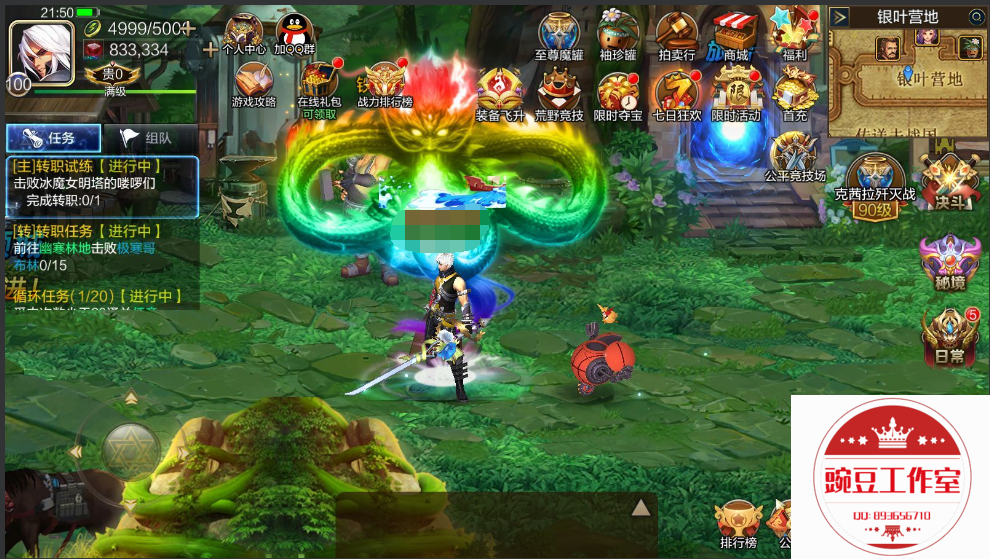
Task: Open the 日常 daily activities
Action: click(x=948, y=334)
